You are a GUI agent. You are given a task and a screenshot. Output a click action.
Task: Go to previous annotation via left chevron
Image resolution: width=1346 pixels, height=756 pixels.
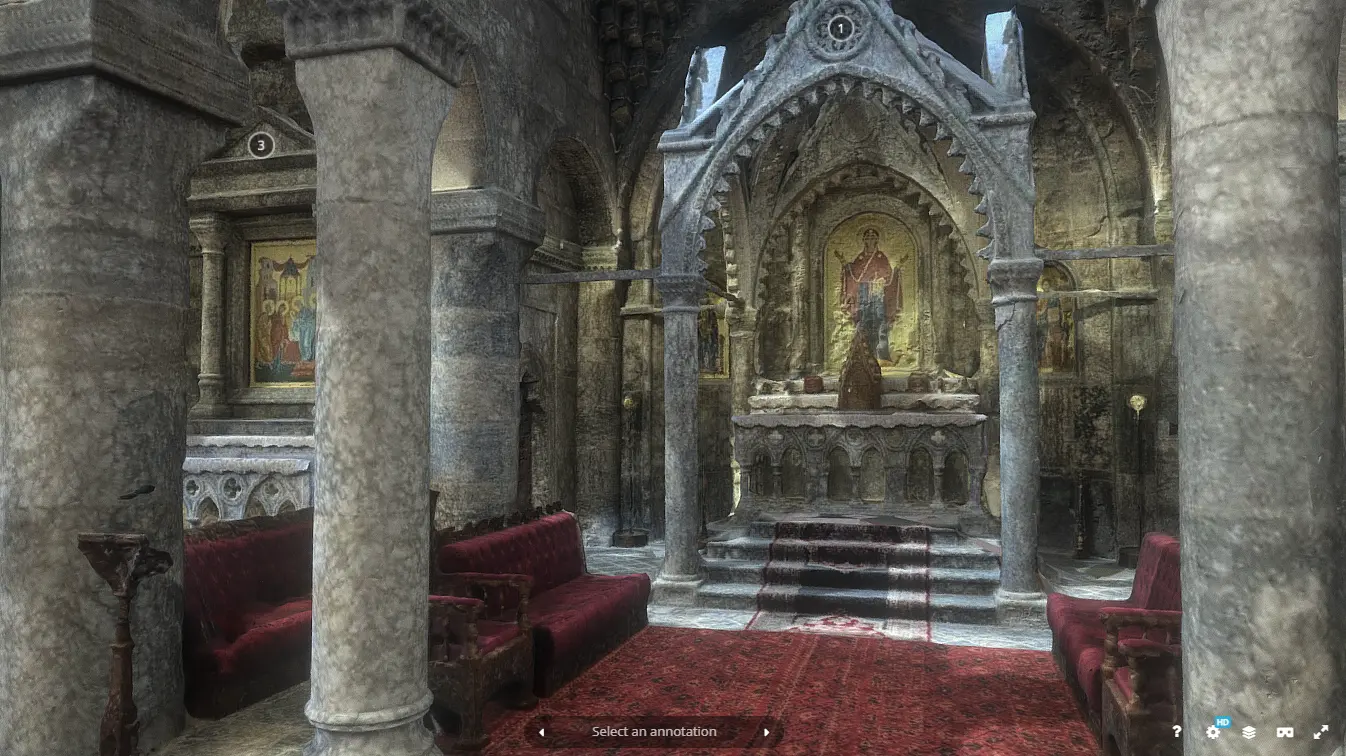541,732
